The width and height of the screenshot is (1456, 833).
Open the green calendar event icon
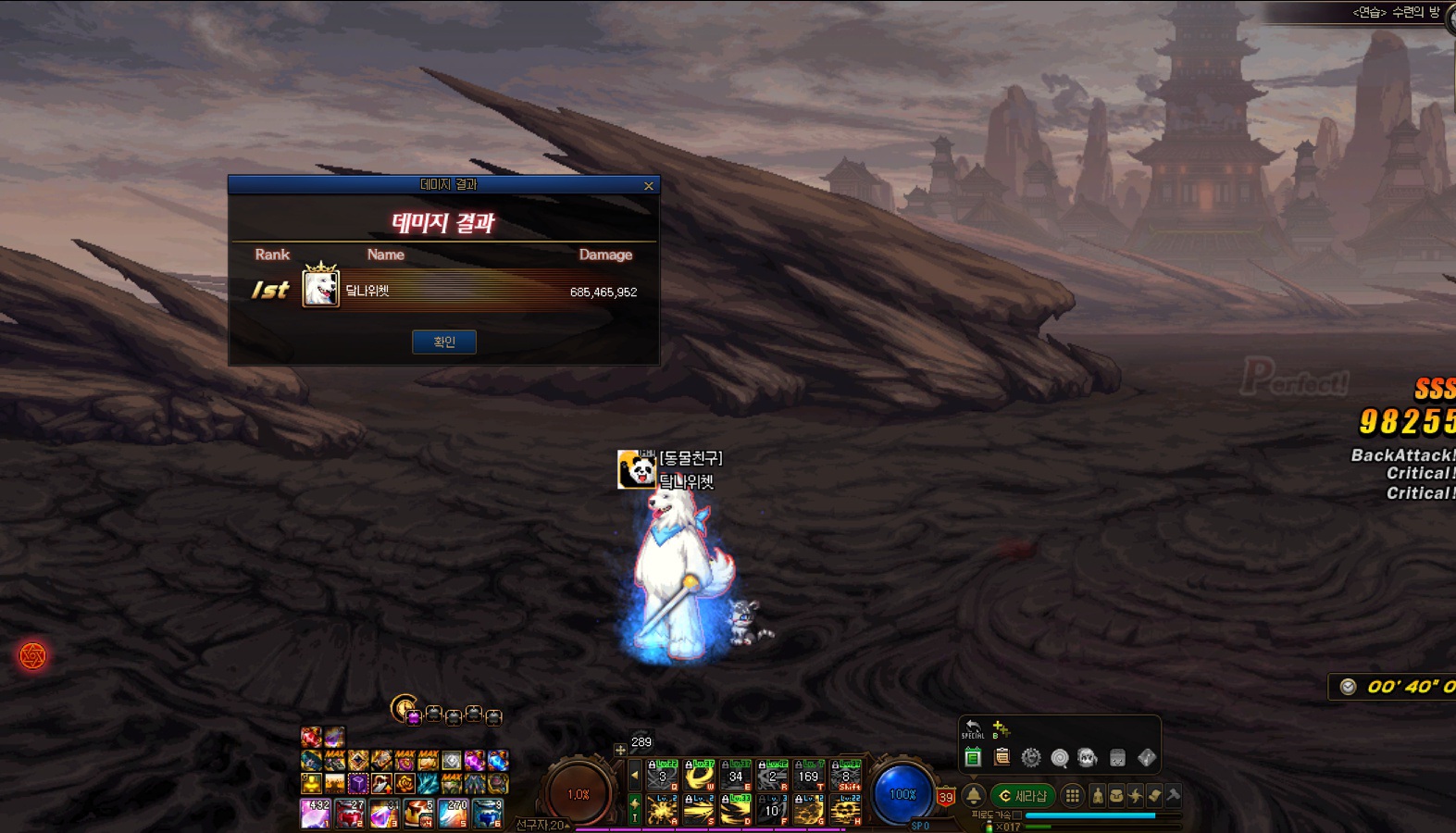coord(972,758)
